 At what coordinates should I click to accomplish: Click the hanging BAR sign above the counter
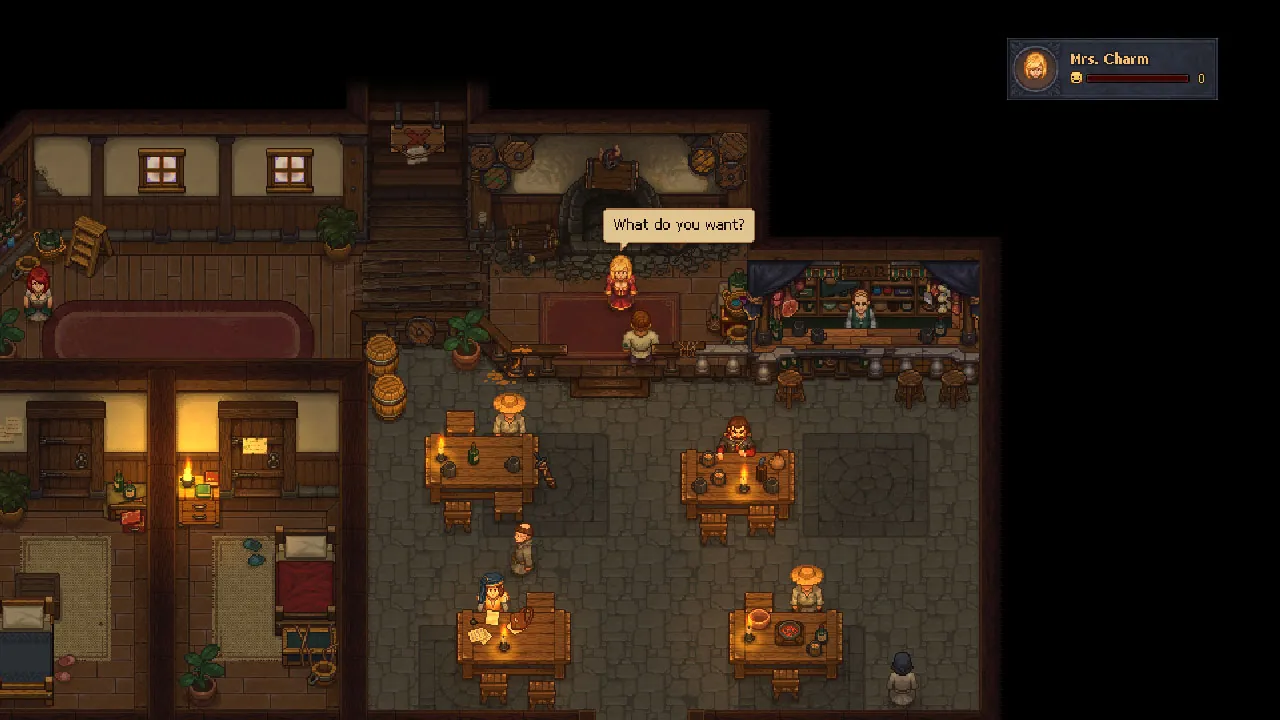[867, 270]
